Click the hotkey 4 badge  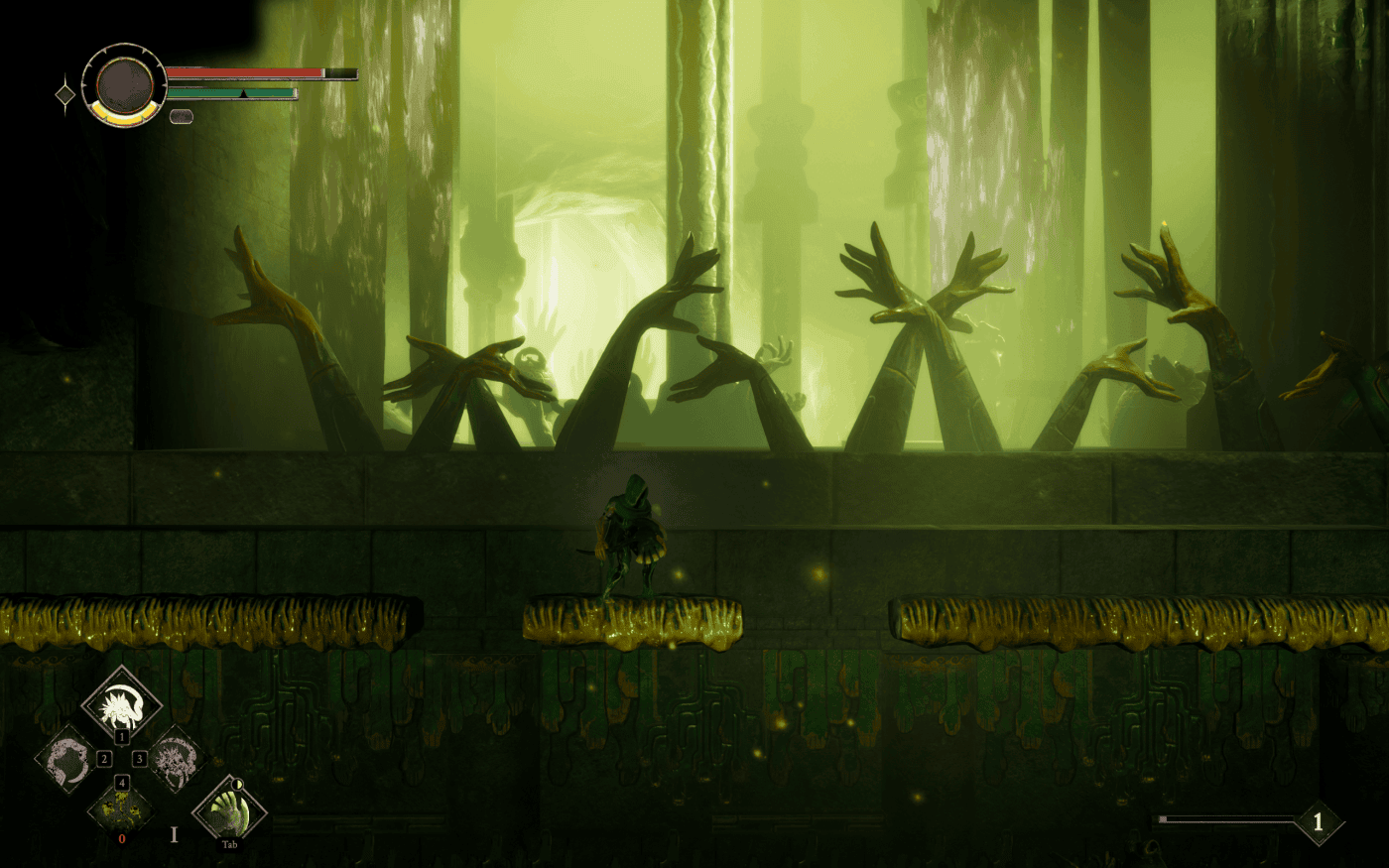122,783
